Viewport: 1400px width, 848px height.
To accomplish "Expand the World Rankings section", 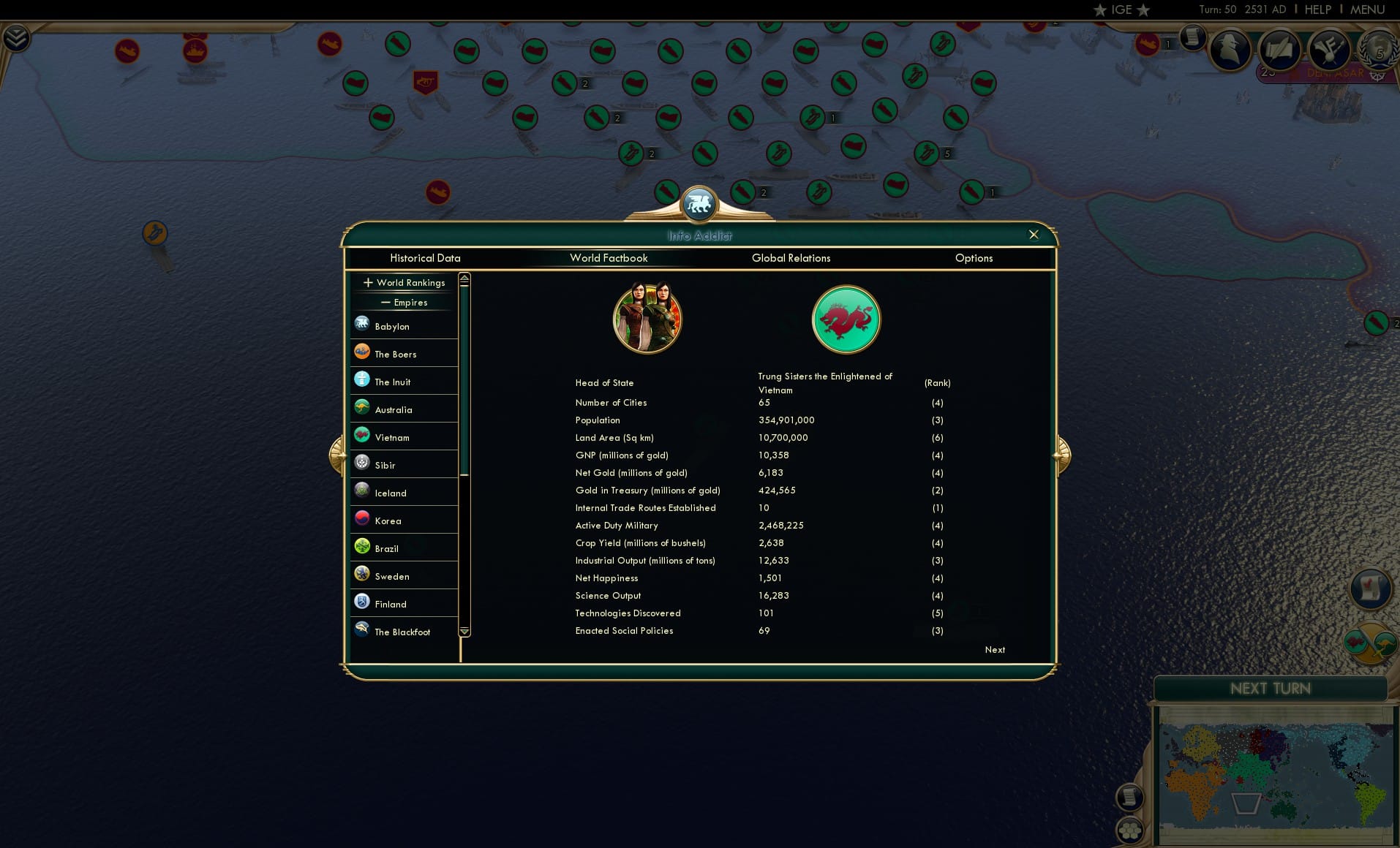I will [x=404, y=282].
